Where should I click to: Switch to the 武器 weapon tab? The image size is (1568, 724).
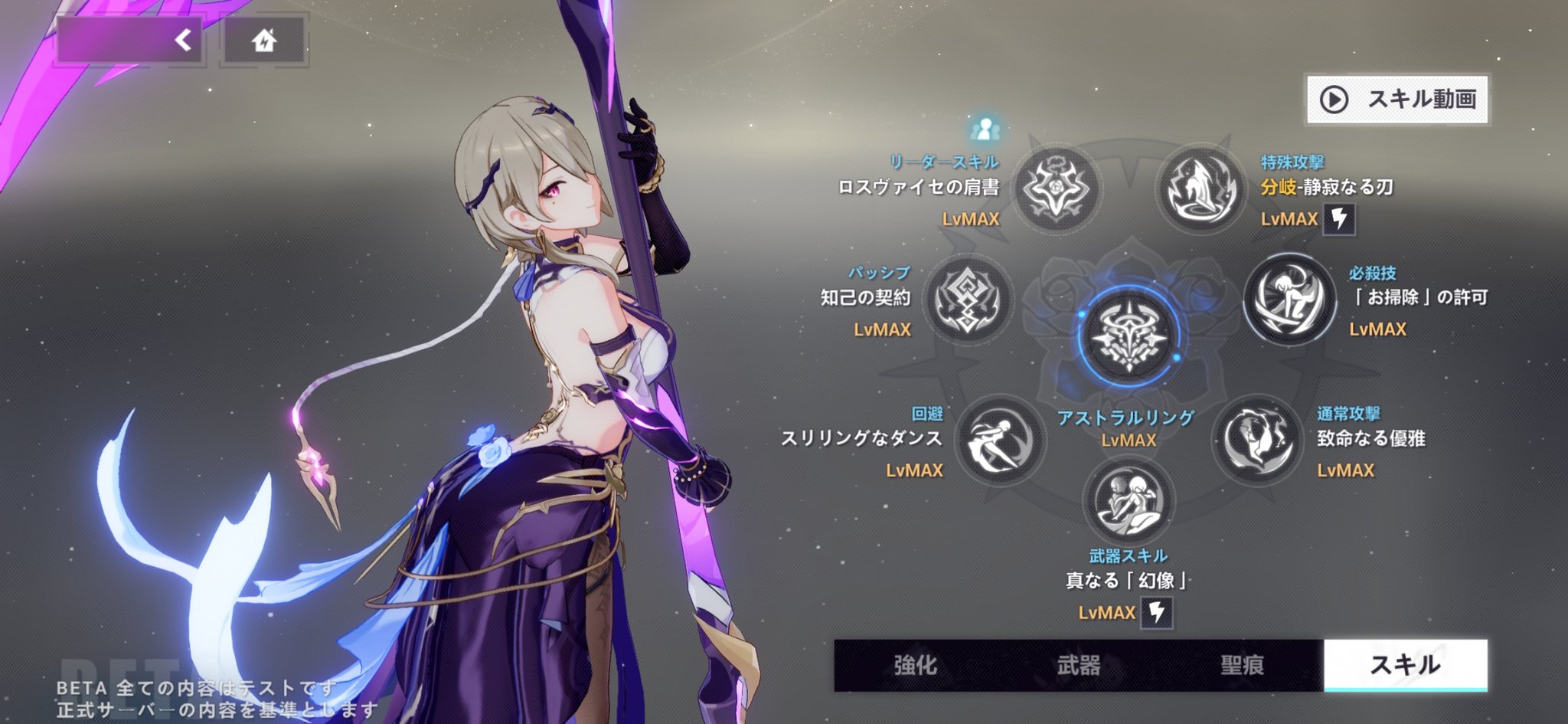pos(1079,665)
